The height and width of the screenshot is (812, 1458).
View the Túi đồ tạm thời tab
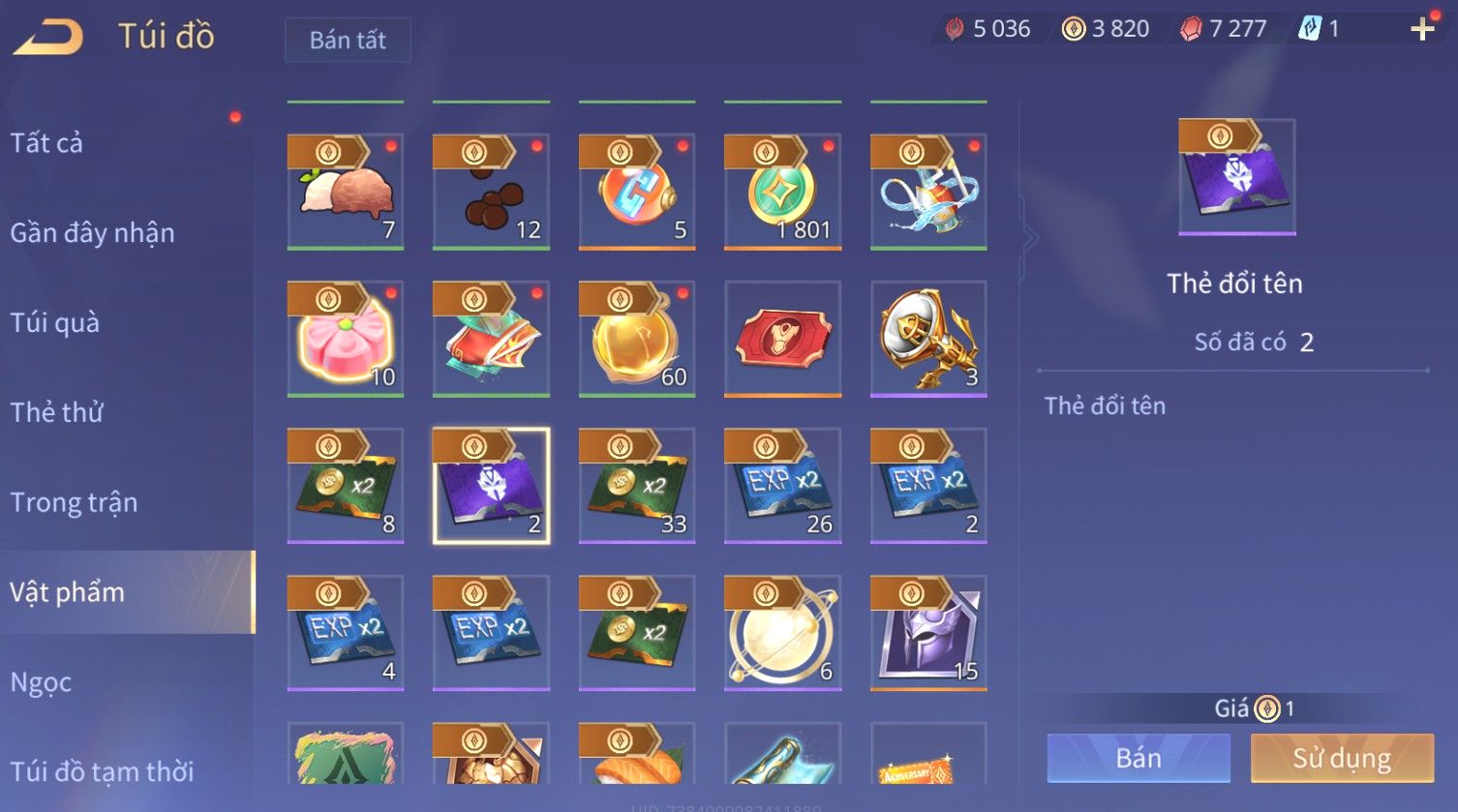coord(102,771)
